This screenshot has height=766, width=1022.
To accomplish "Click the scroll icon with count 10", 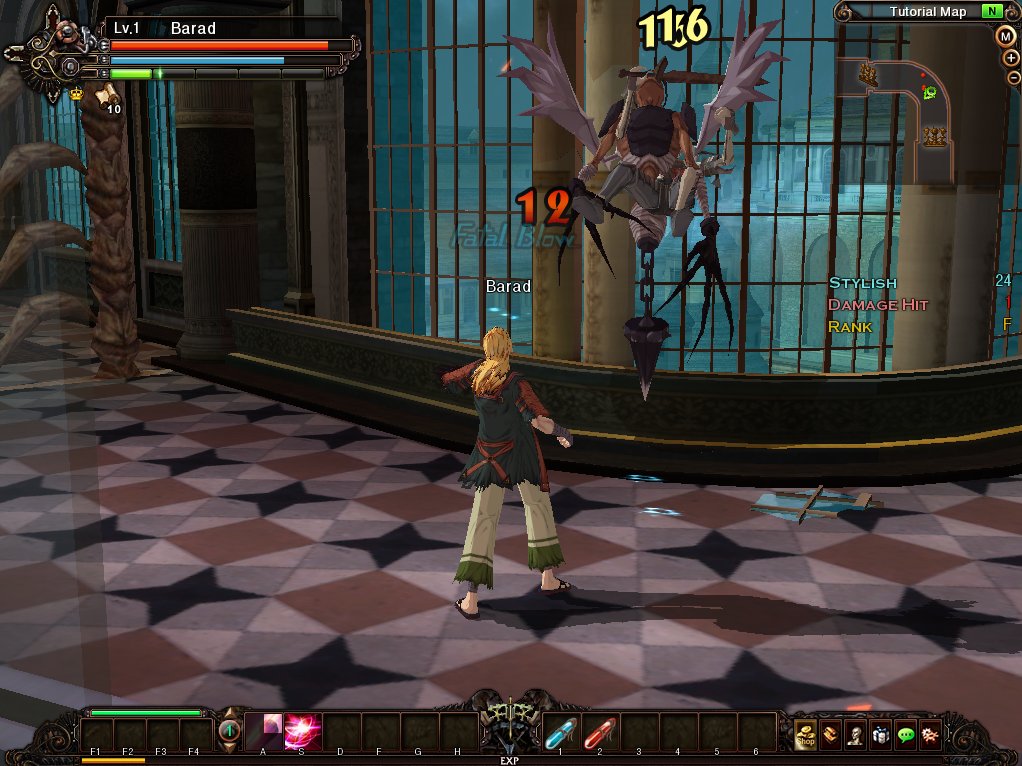I will [106, 96].
